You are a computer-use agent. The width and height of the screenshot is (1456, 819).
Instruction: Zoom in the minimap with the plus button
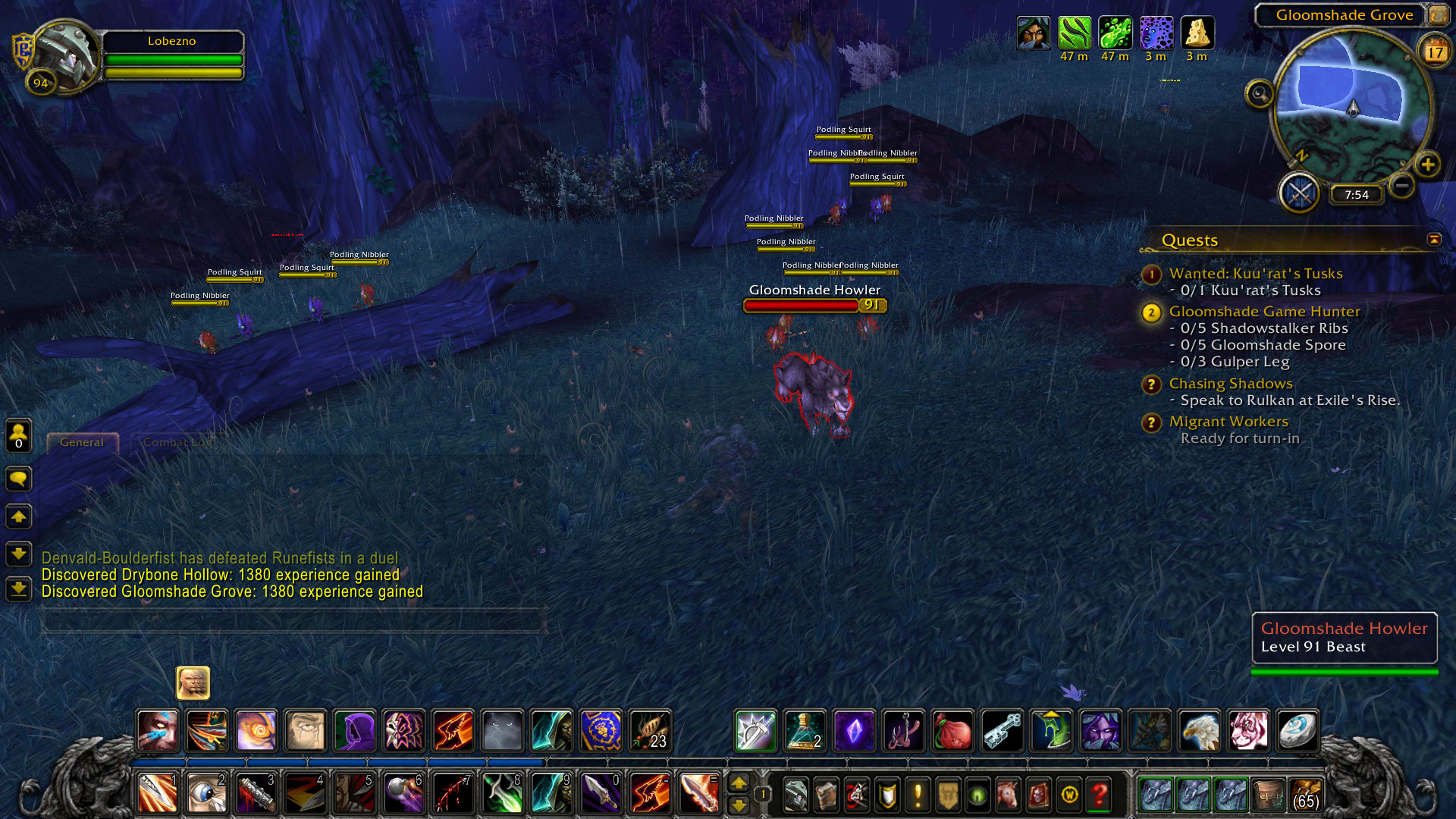[x=1427, y=165]
